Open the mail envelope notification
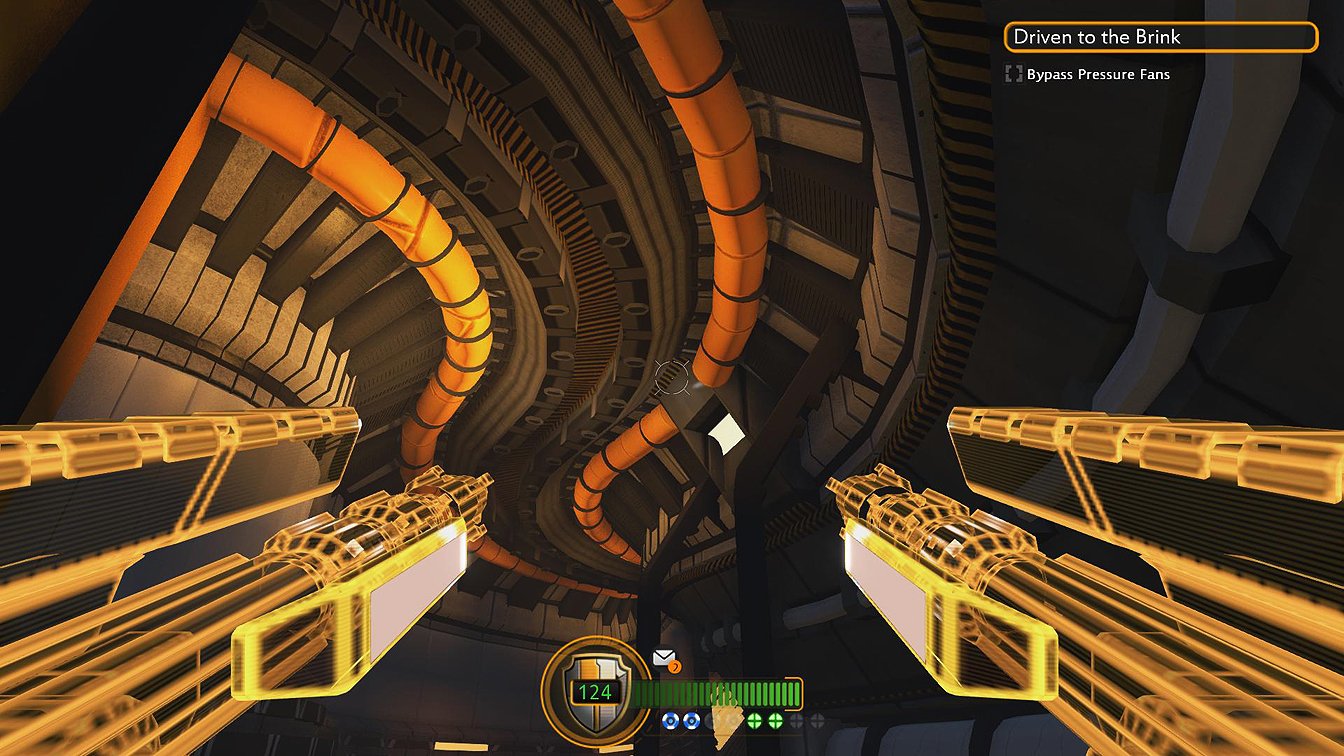The image size is (1344, 756). point(664,658)
